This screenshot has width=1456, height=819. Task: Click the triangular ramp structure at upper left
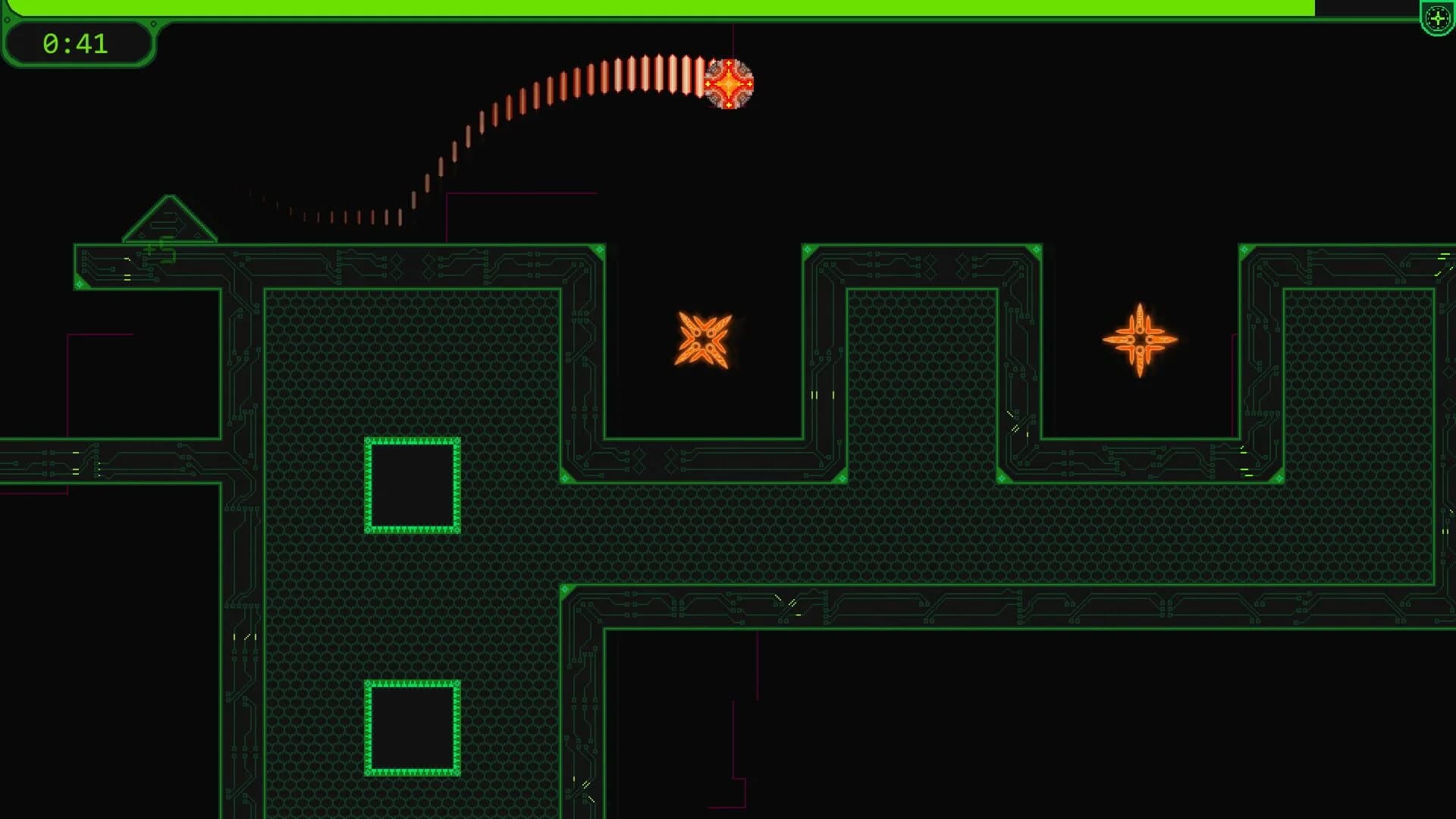click(168, 221)
